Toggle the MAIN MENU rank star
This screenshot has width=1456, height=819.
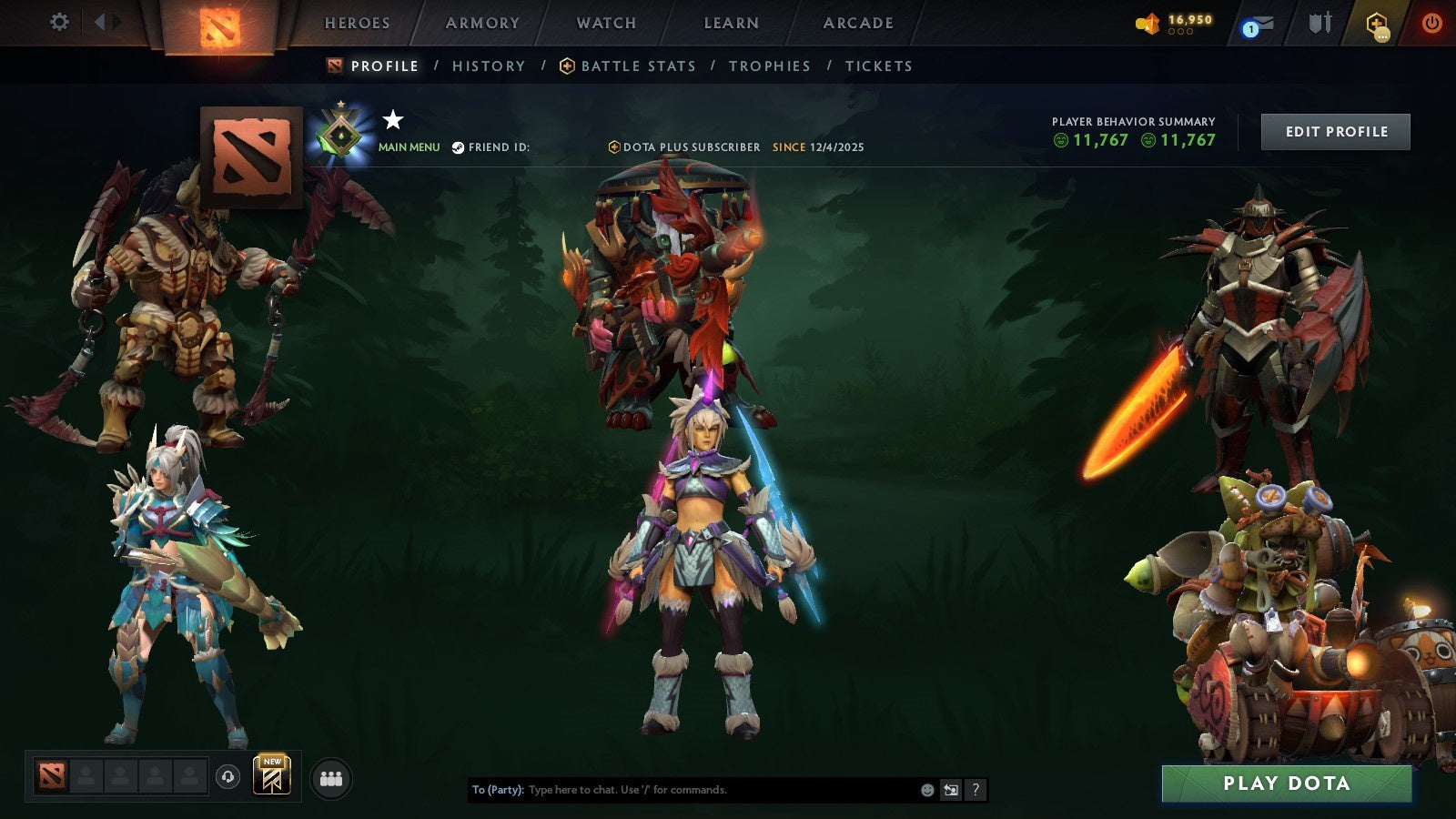pos(391,118)
